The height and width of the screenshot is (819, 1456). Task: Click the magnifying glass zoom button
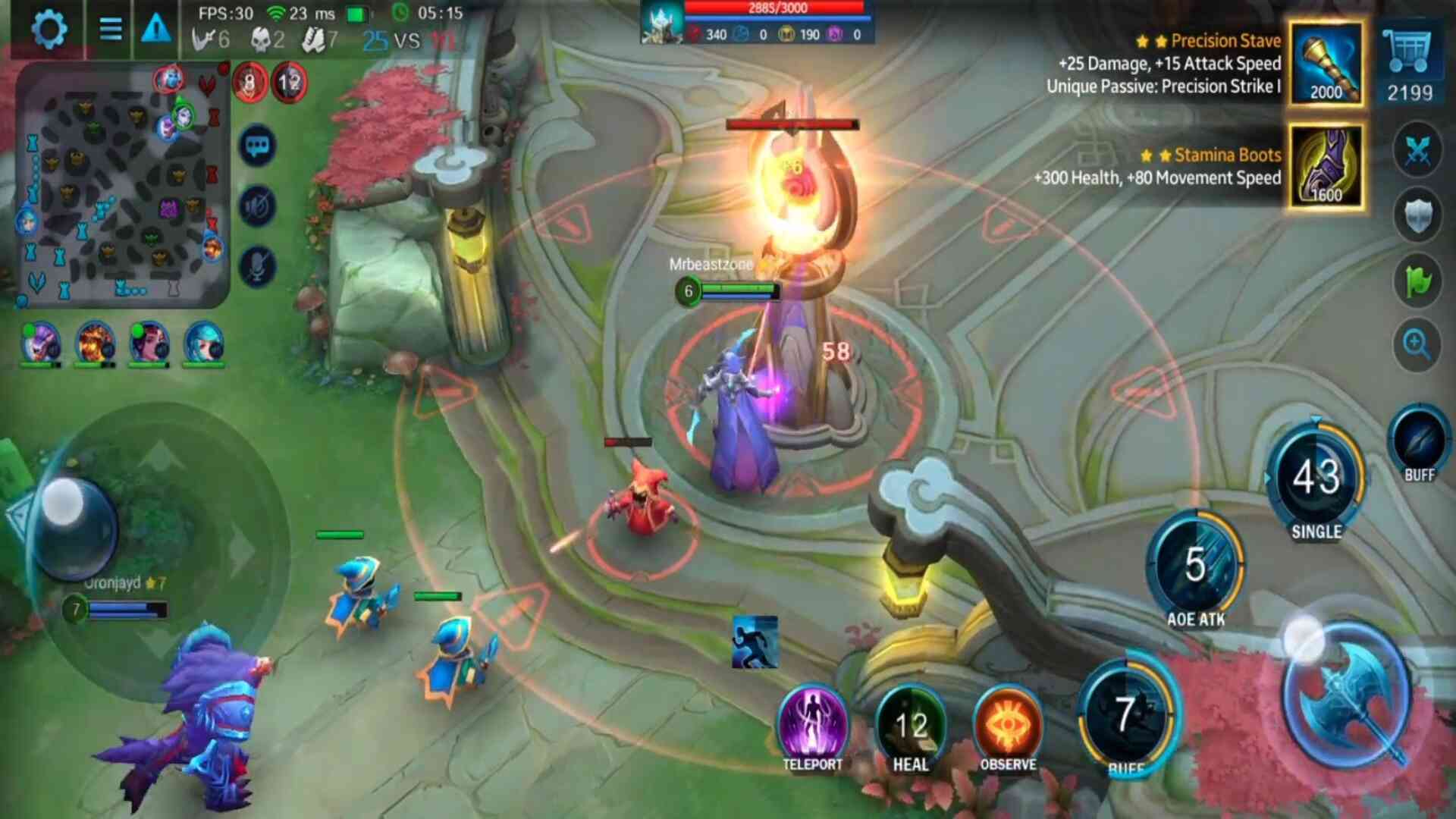click(1417, 345)
